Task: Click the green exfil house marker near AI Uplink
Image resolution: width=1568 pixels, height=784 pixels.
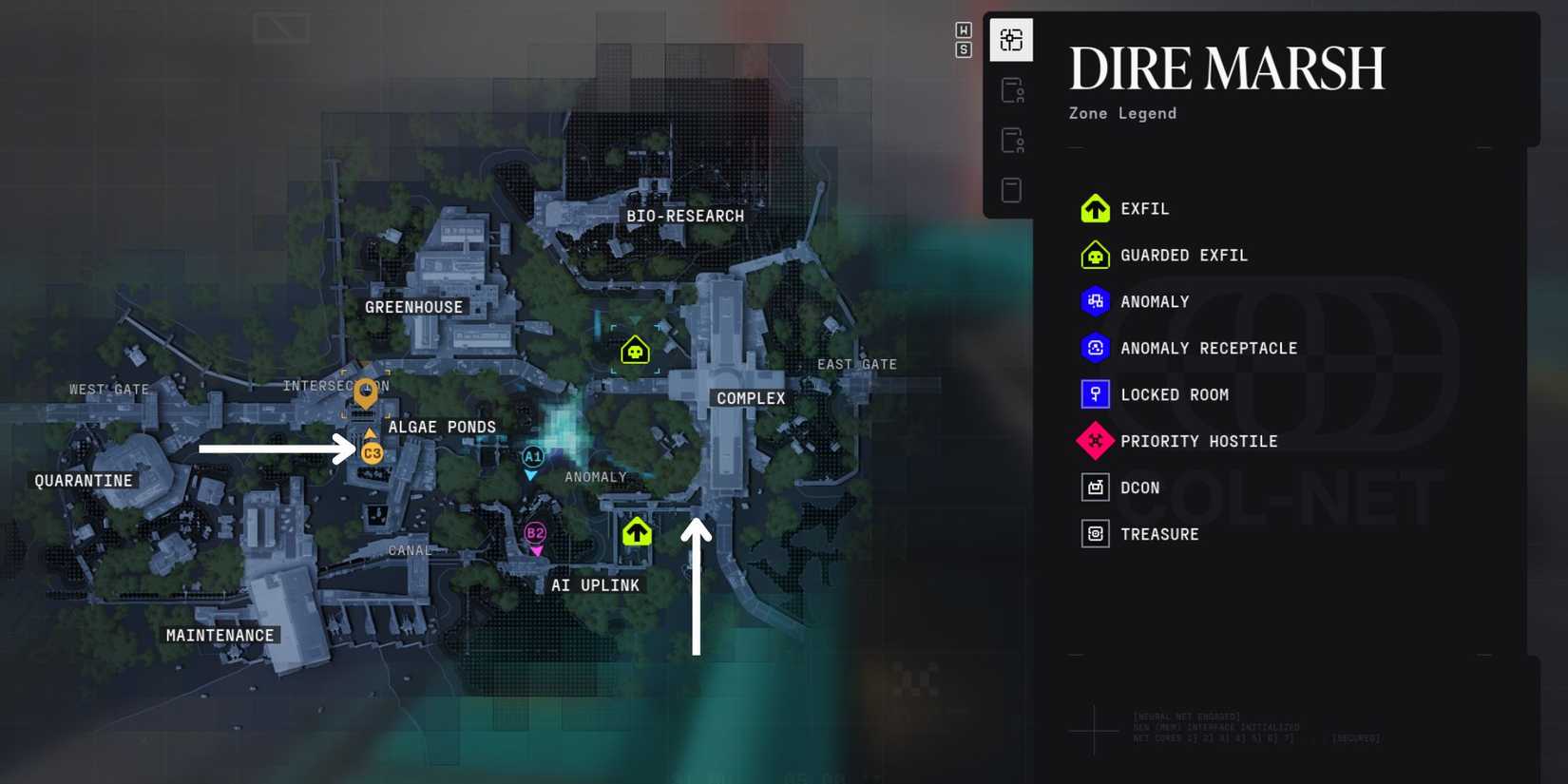Action: pos(636,532)
